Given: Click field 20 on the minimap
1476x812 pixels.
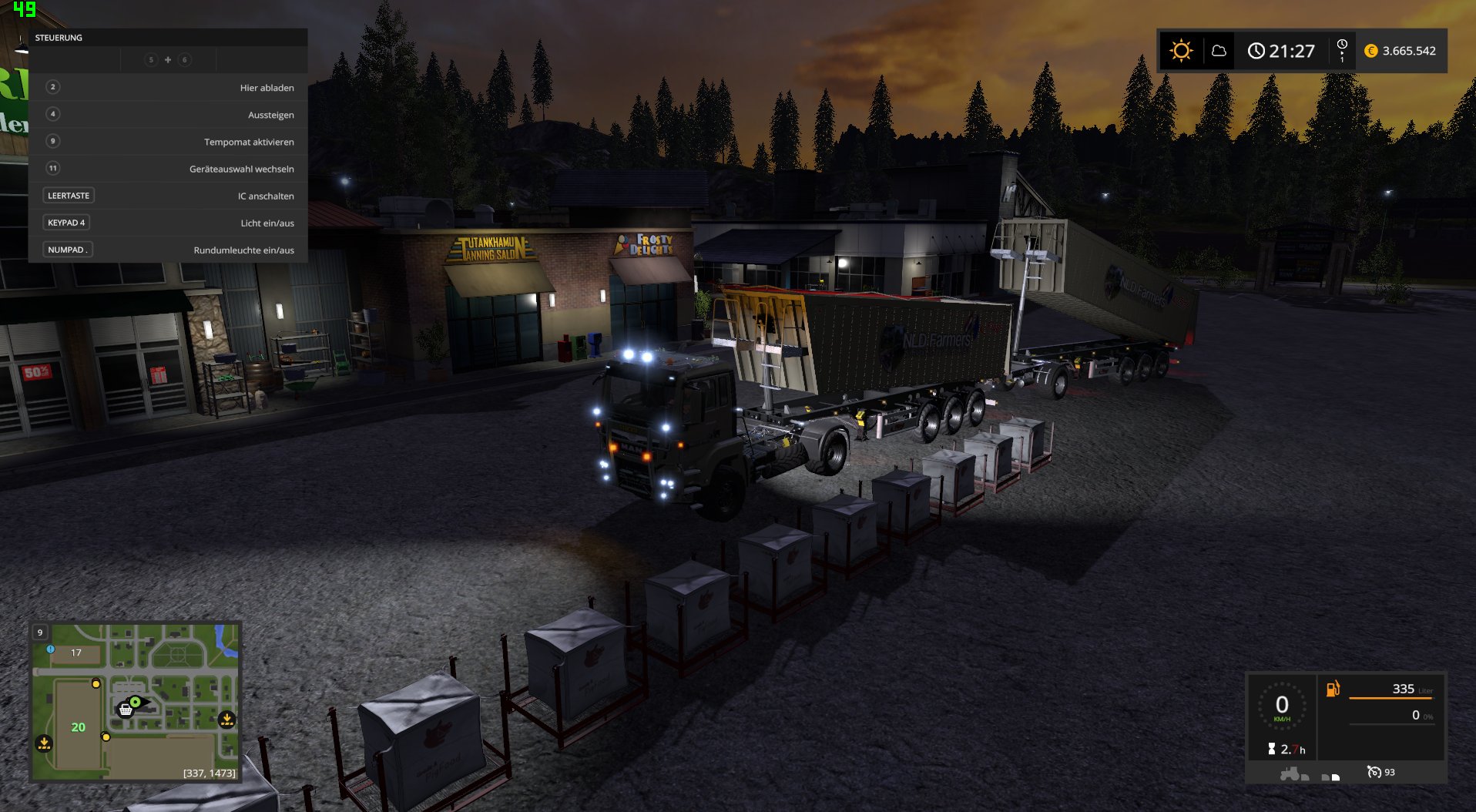Looking at the screenshot, I should tap(78, 726).
